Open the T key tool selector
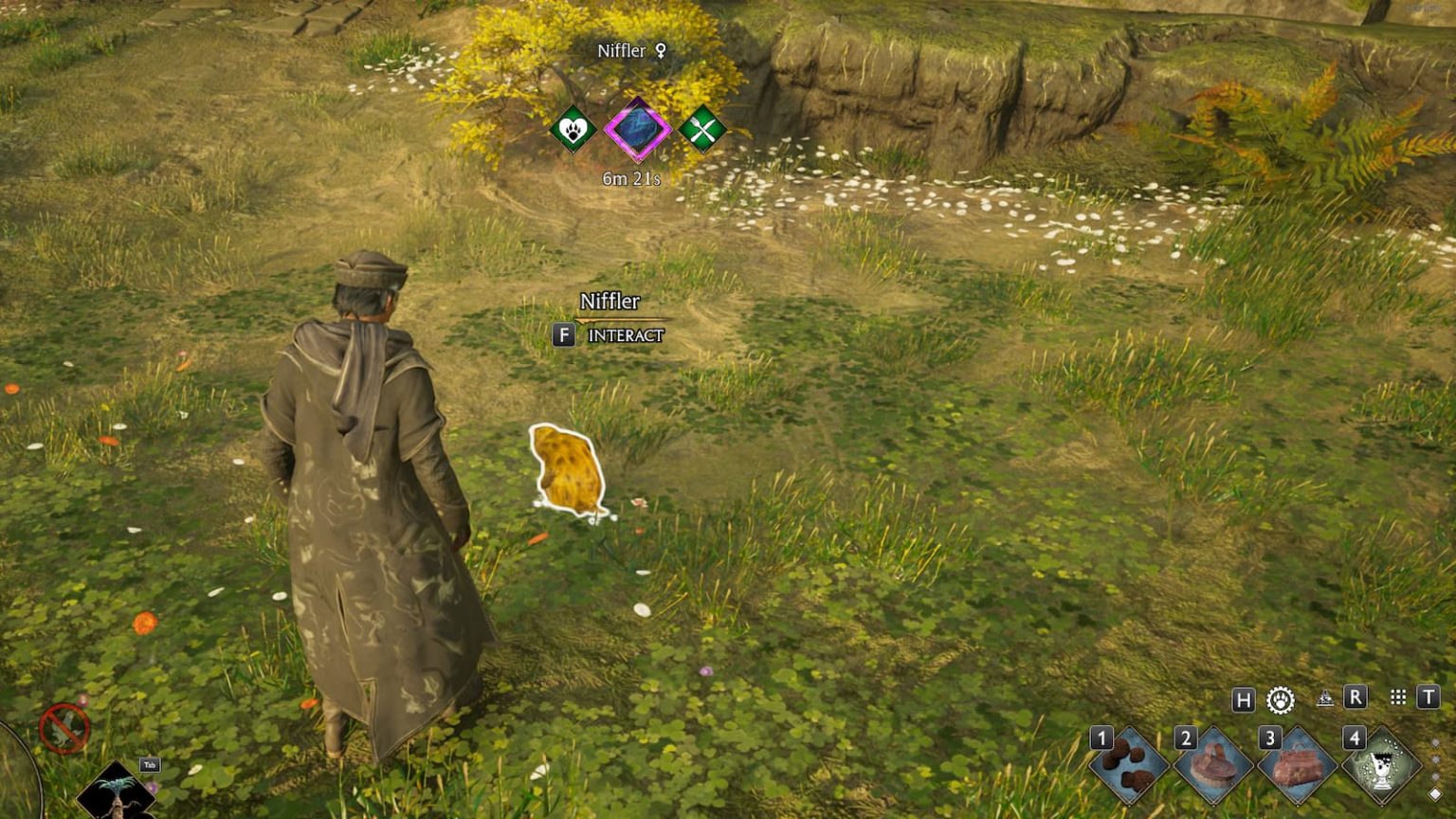 point(1429,699)
